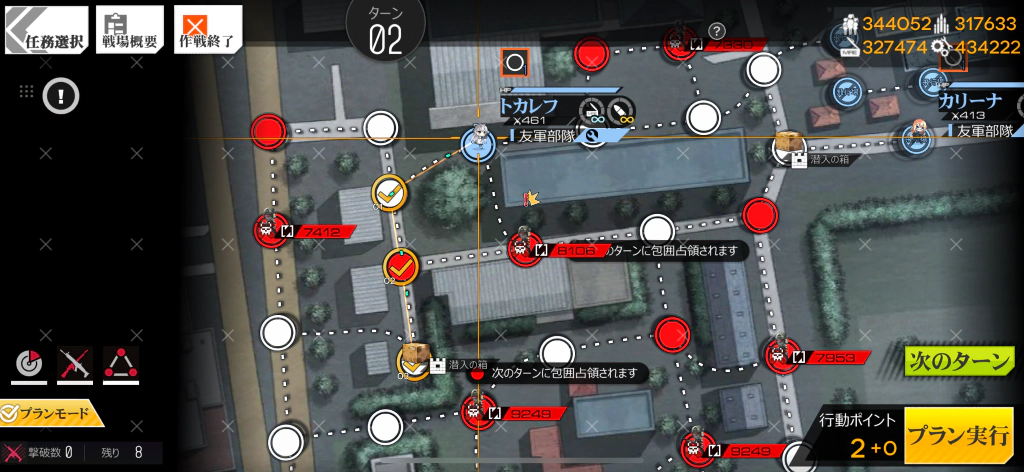Select the enemy unit labeled 7853
This screenshot has width=1024, height=472.
click(780, 354)
